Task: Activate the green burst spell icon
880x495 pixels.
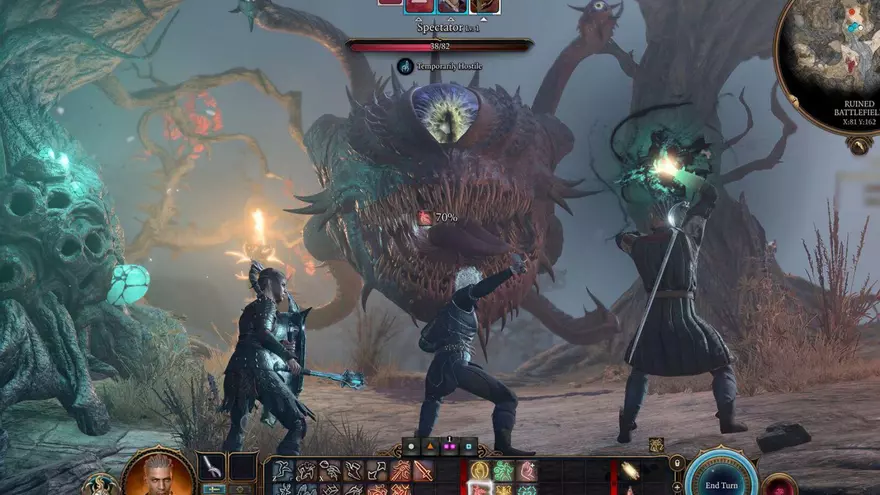Action: (503, 471)
